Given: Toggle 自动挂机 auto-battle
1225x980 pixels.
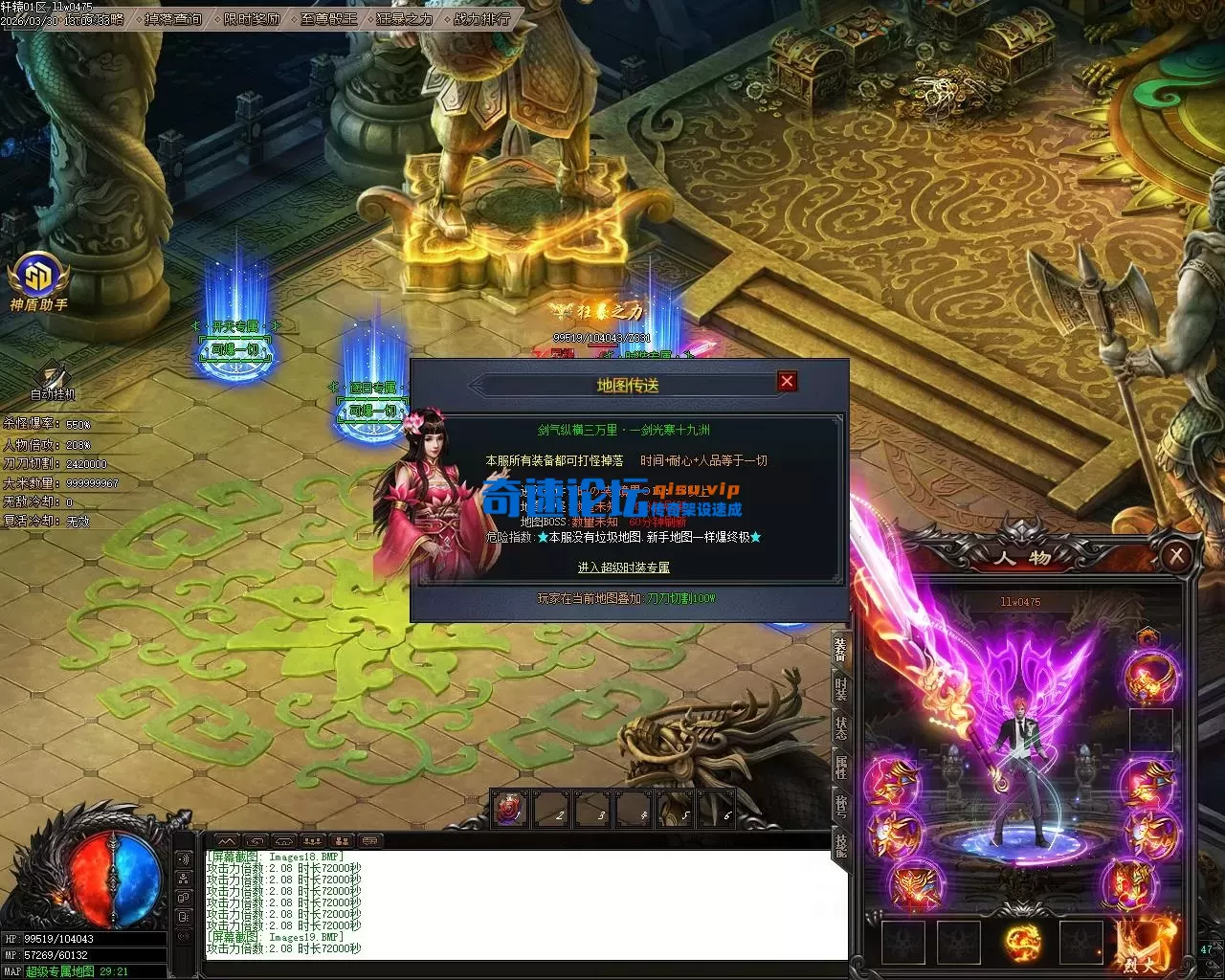Looking at the screenshot, I should pyautogui.click(x=52, y=380).
